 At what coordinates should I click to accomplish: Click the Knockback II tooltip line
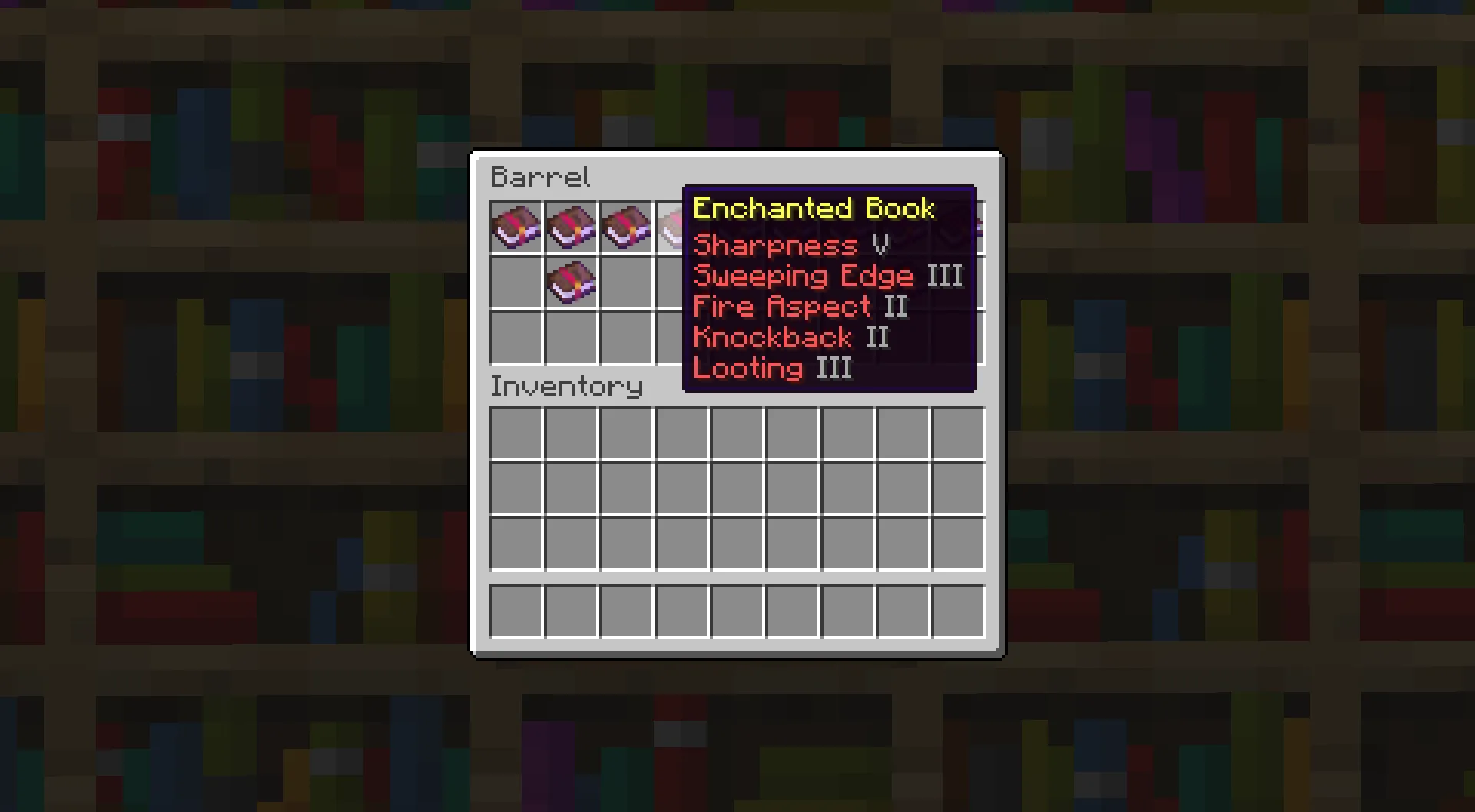coord(790,336)
